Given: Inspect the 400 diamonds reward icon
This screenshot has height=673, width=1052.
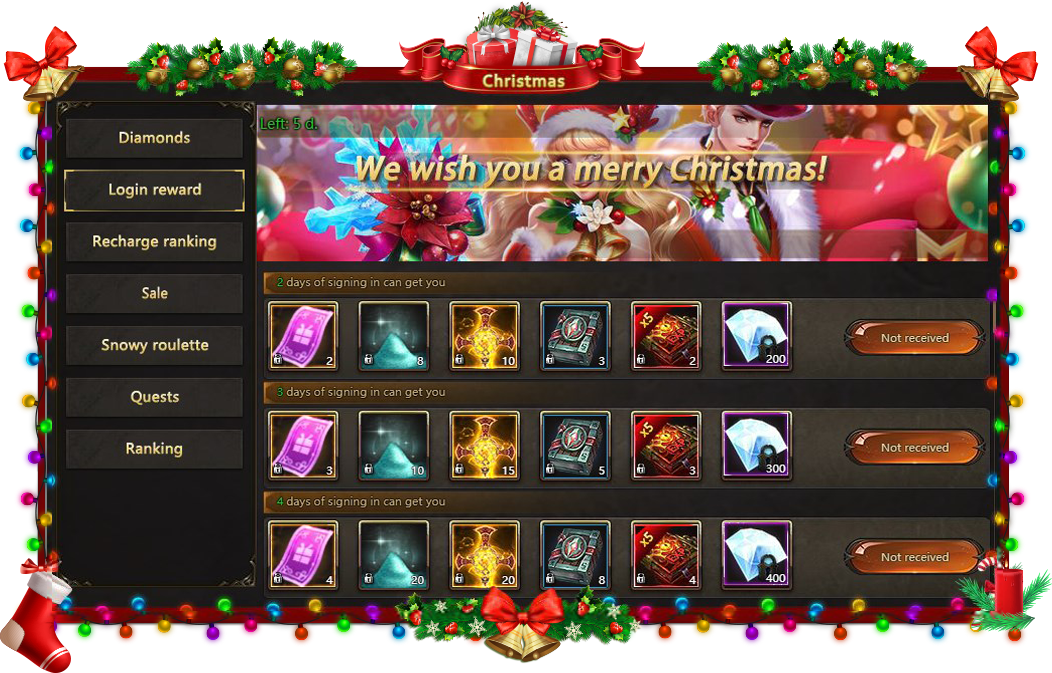Looking at the screenshot, I should point(756,555).
